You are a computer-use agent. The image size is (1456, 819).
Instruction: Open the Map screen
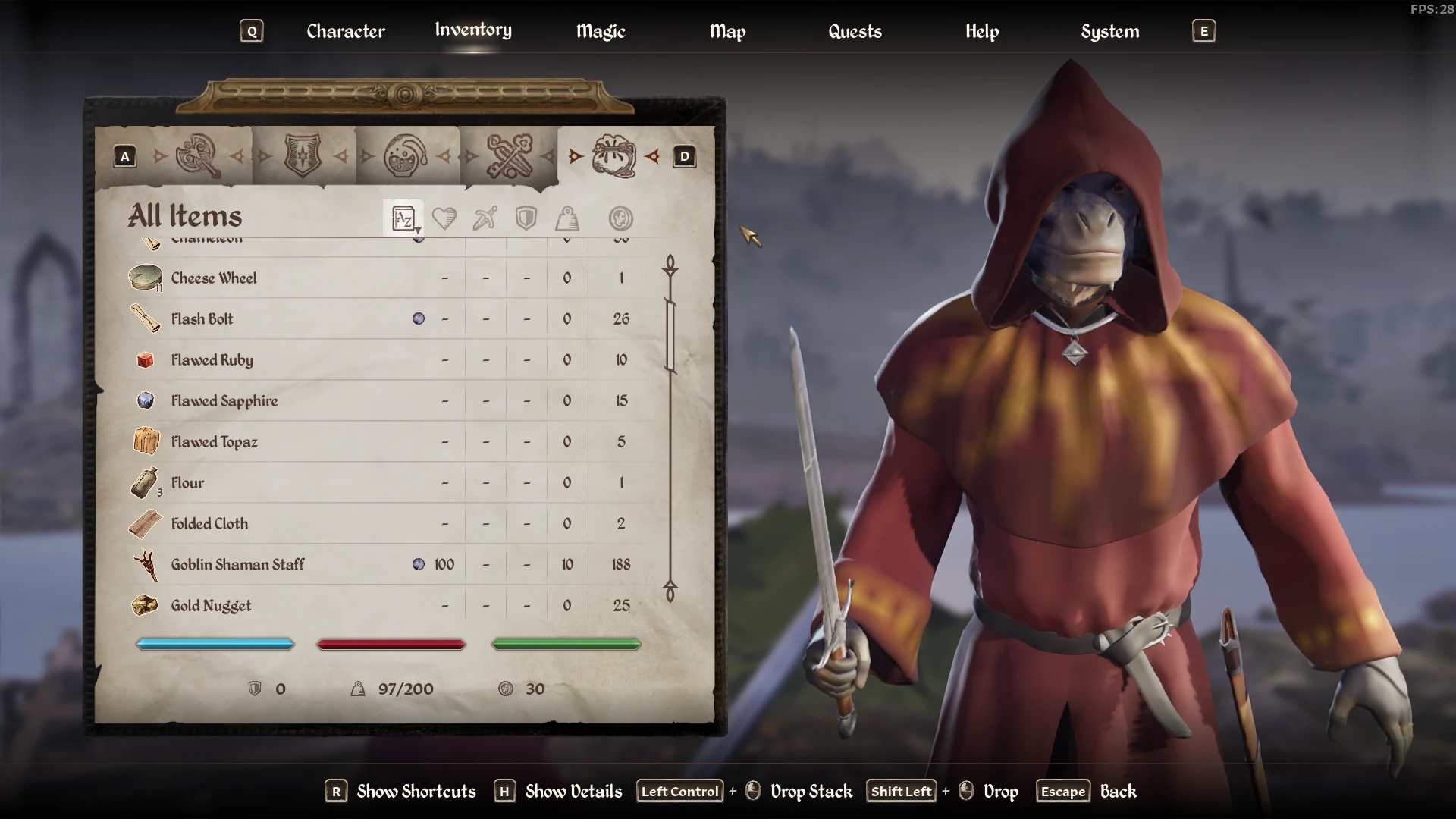(727, 31)
